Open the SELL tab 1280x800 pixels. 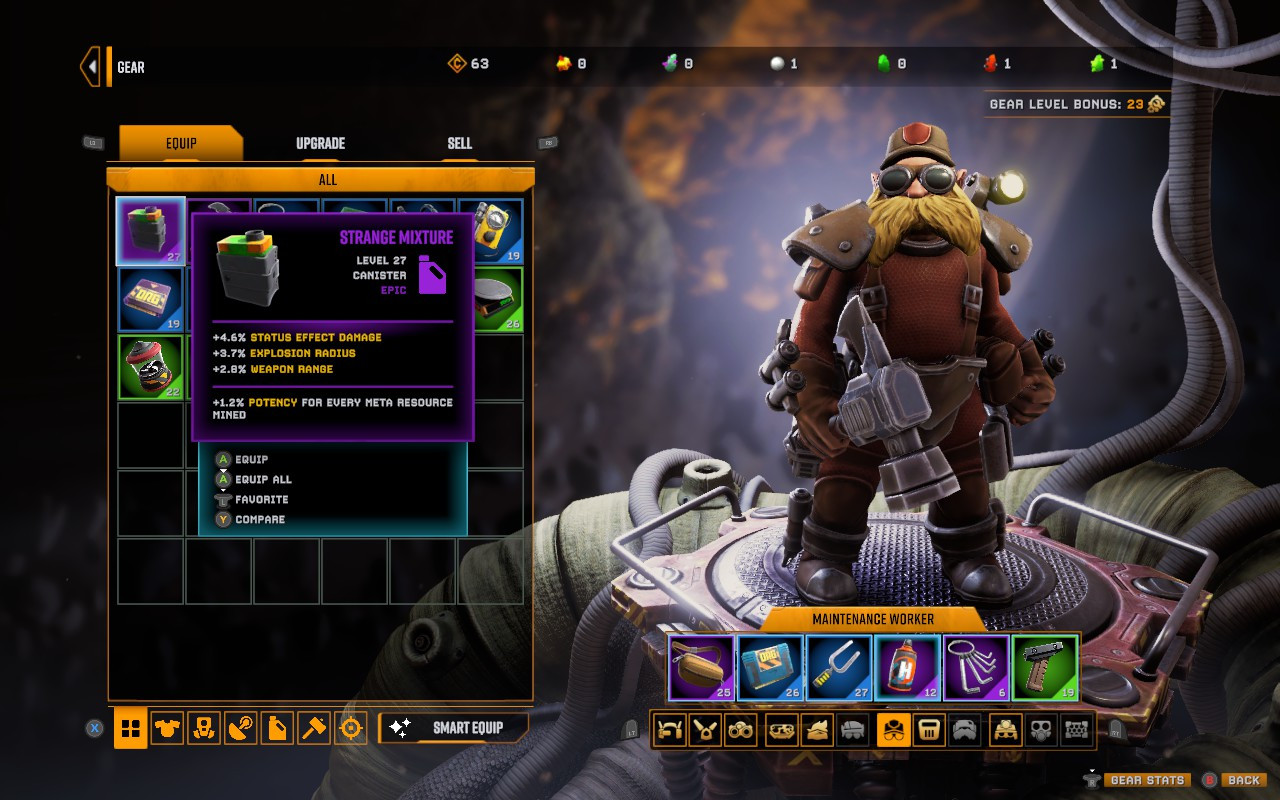(x=459, y=143)
